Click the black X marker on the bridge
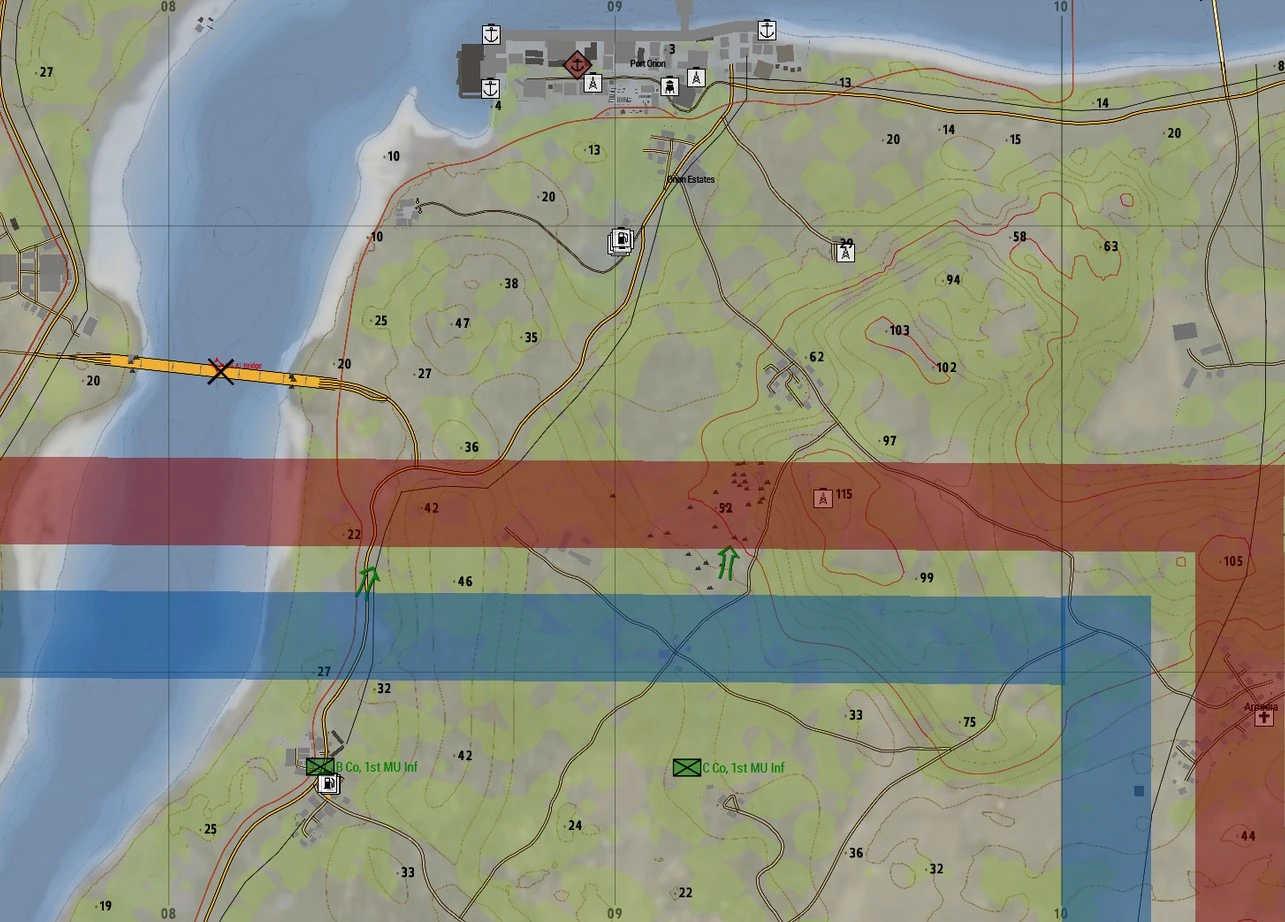 [220, 370]
